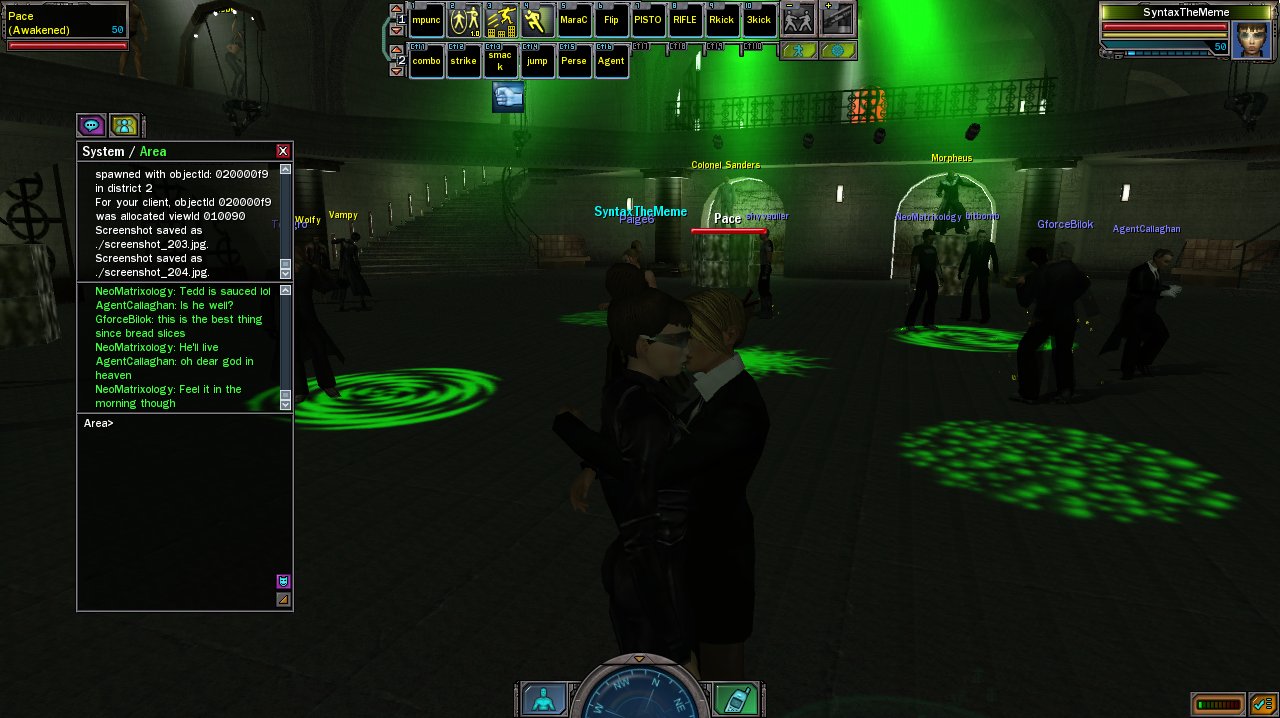Image resolution: width=1280 pixels, height=718 pixels.
Task: Open the team members tab icon
Action: pyautogui.click(x=124, y=126)
